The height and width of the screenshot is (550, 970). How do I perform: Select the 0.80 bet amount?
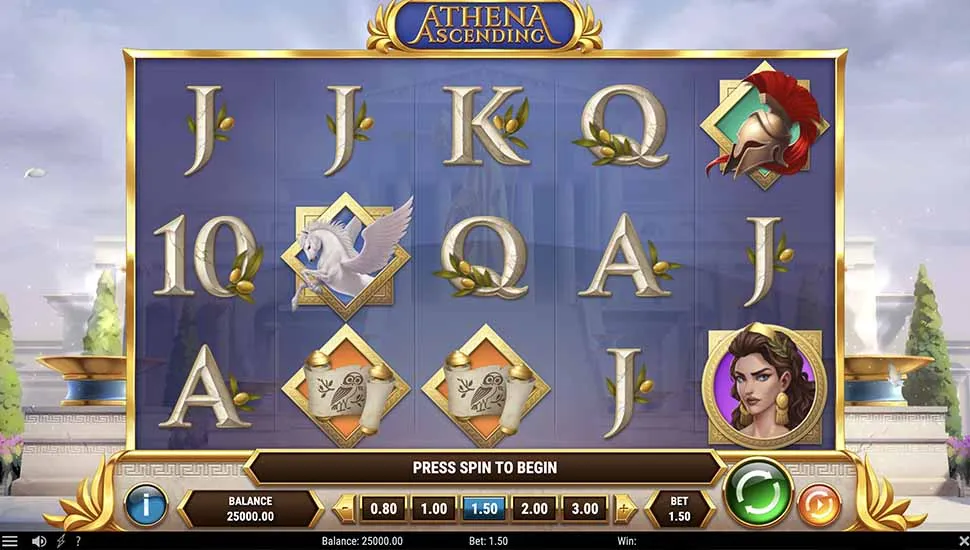(x=384, y=508)
